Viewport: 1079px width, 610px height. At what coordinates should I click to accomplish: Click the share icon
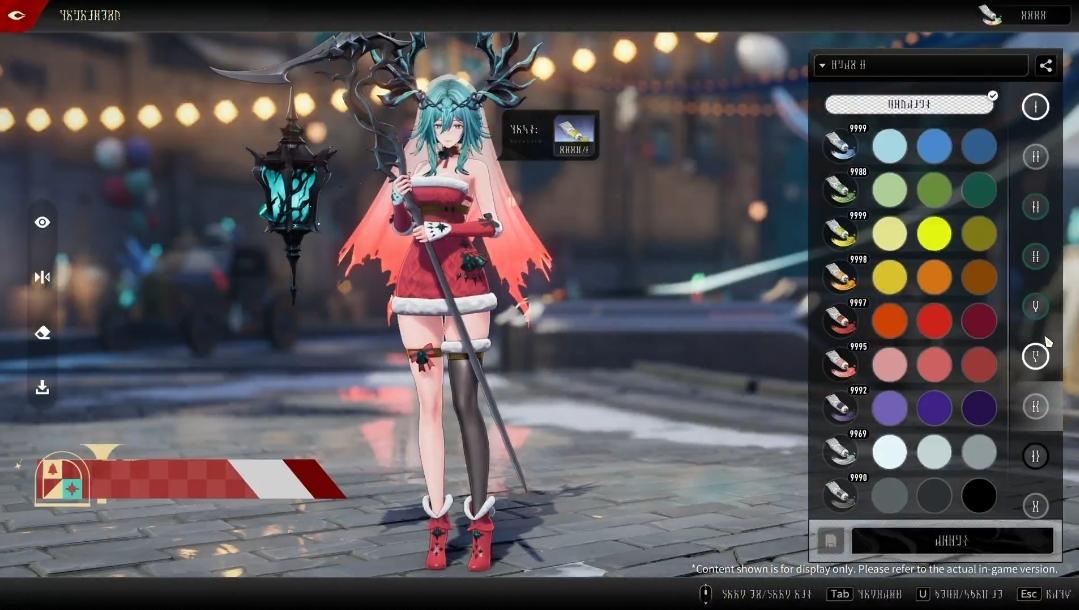click(1046, 66)
